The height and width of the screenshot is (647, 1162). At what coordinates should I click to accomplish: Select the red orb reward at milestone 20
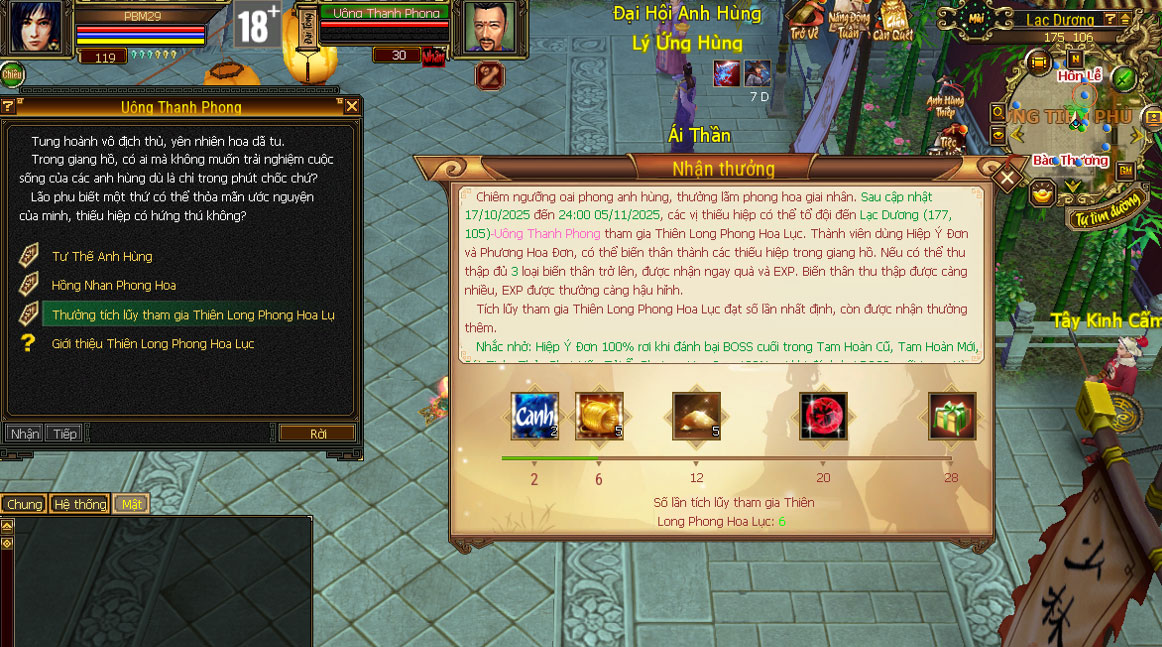(823, 416)
